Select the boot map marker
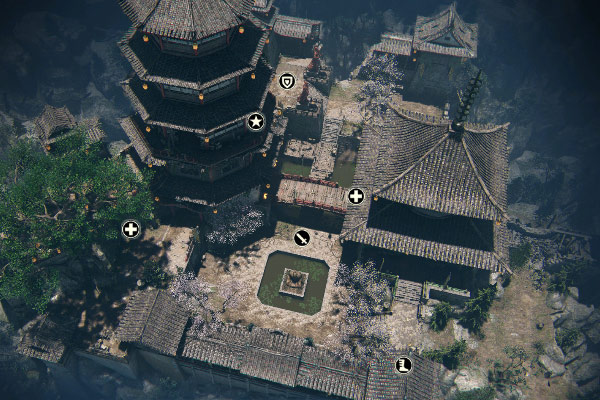 pyautogui.click(x=404, y=364)
